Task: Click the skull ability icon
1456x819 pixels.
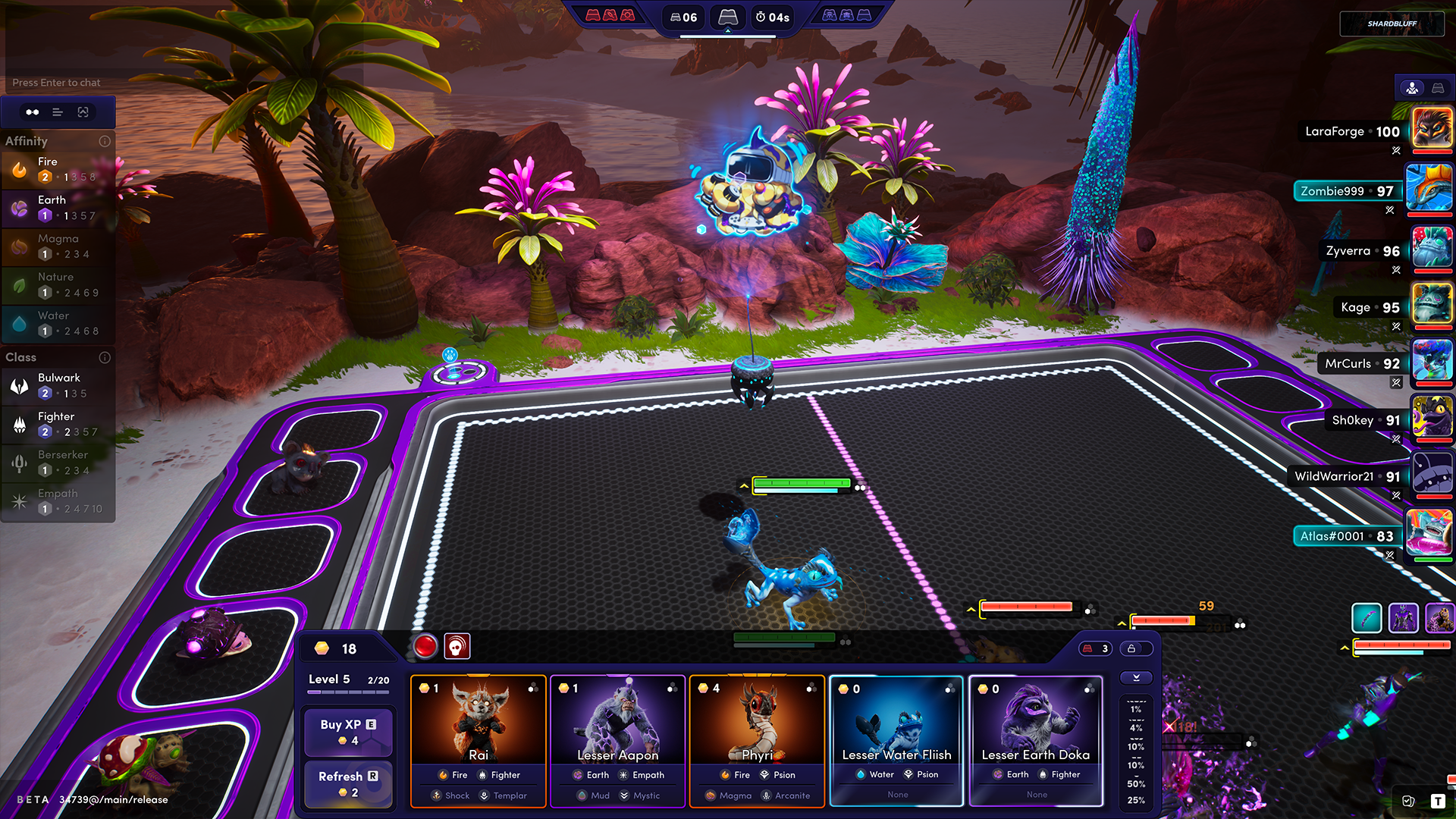Action: (x=457, y=646)
